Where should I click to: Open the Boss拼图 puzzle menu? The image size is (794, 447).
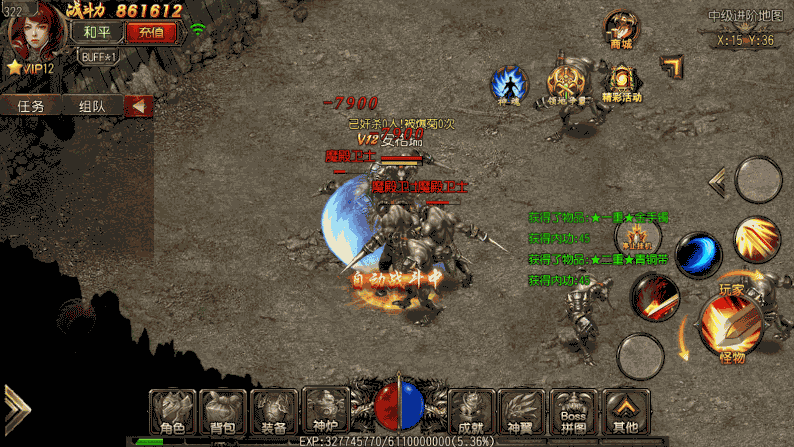point(573,409)
